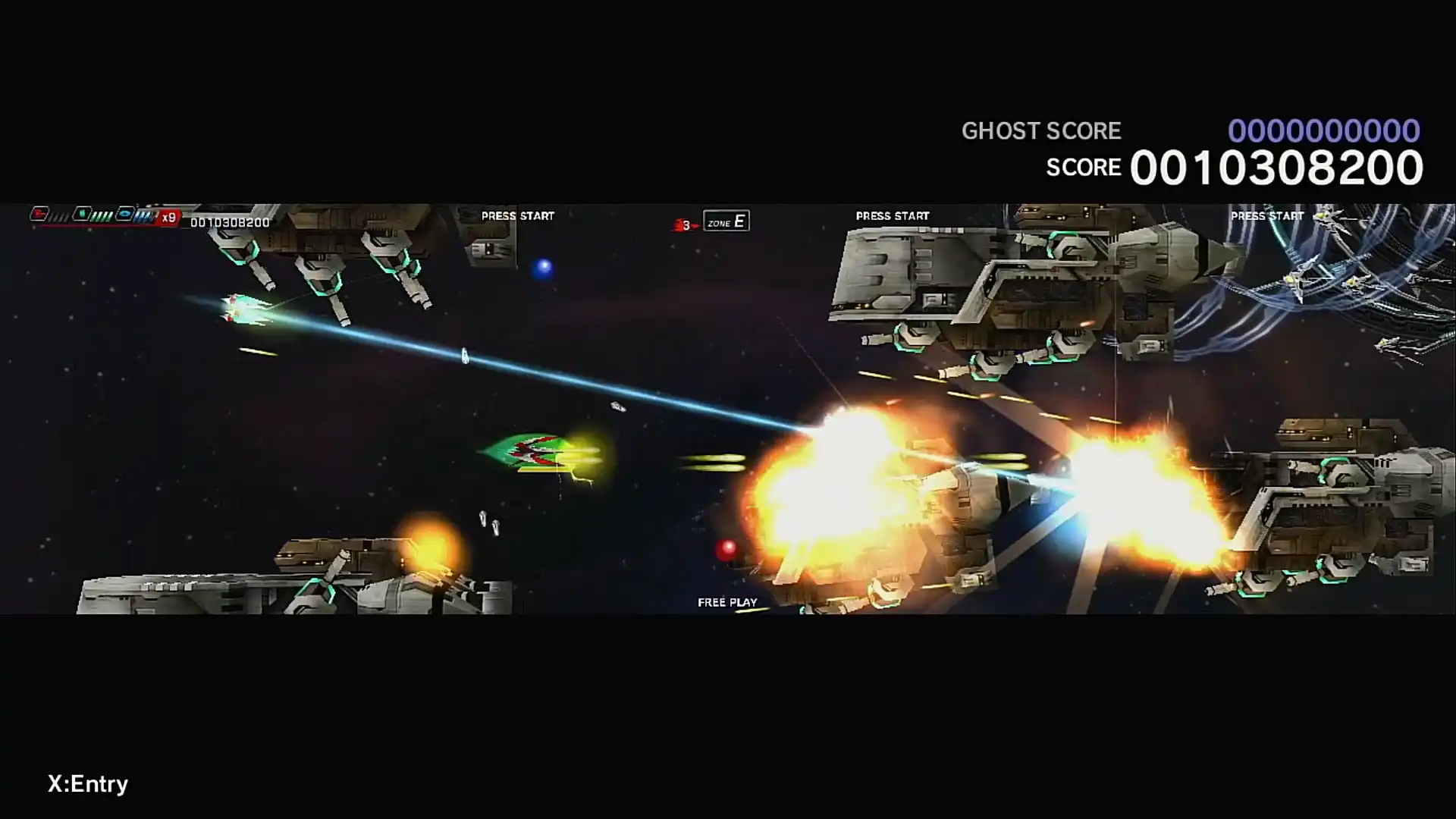
Task: Select the green bomb power icon
Action: pyautogui.click(x=83, y=215)
